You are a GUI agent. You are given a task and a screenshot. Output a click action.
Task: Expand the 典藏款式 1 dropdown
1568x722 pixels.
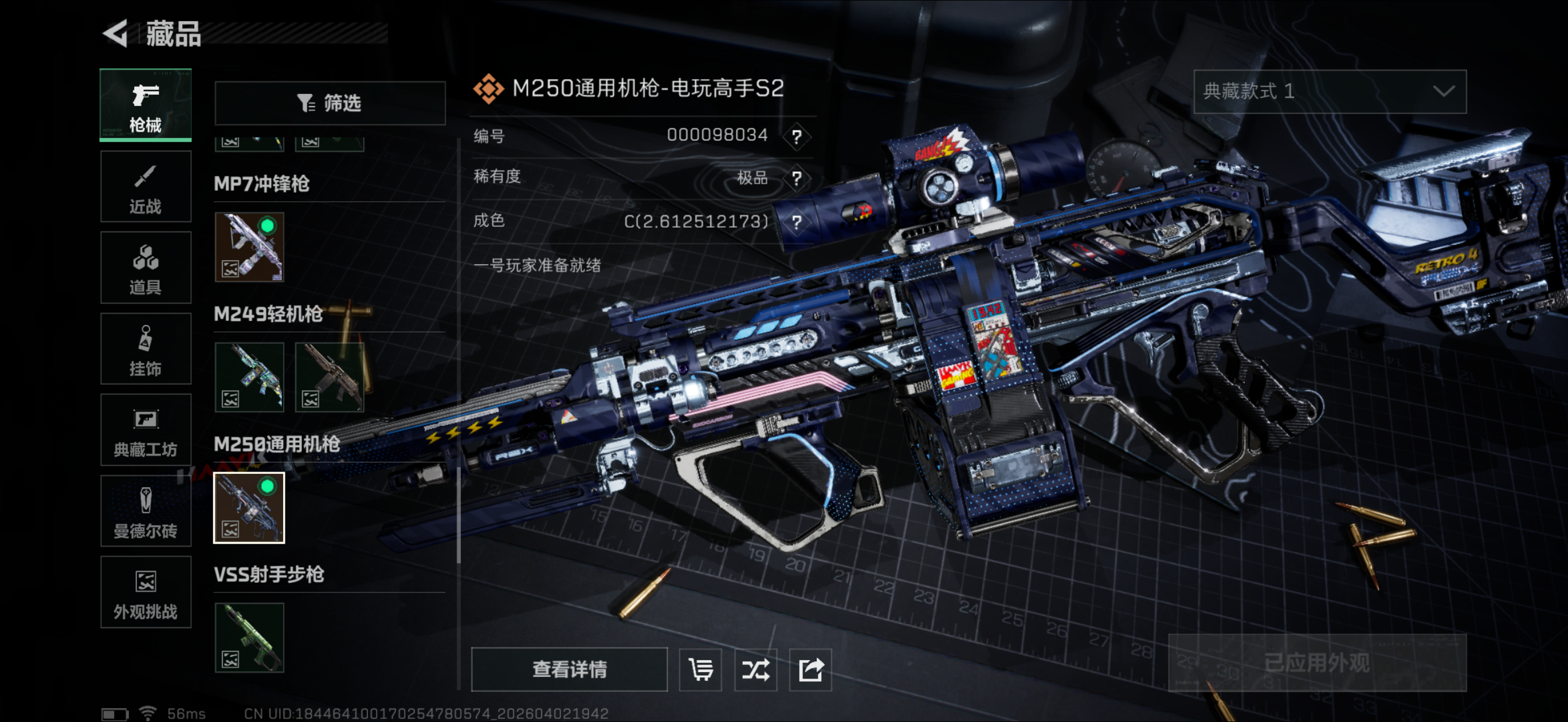pyautogui.click(x=1330, y=91)
